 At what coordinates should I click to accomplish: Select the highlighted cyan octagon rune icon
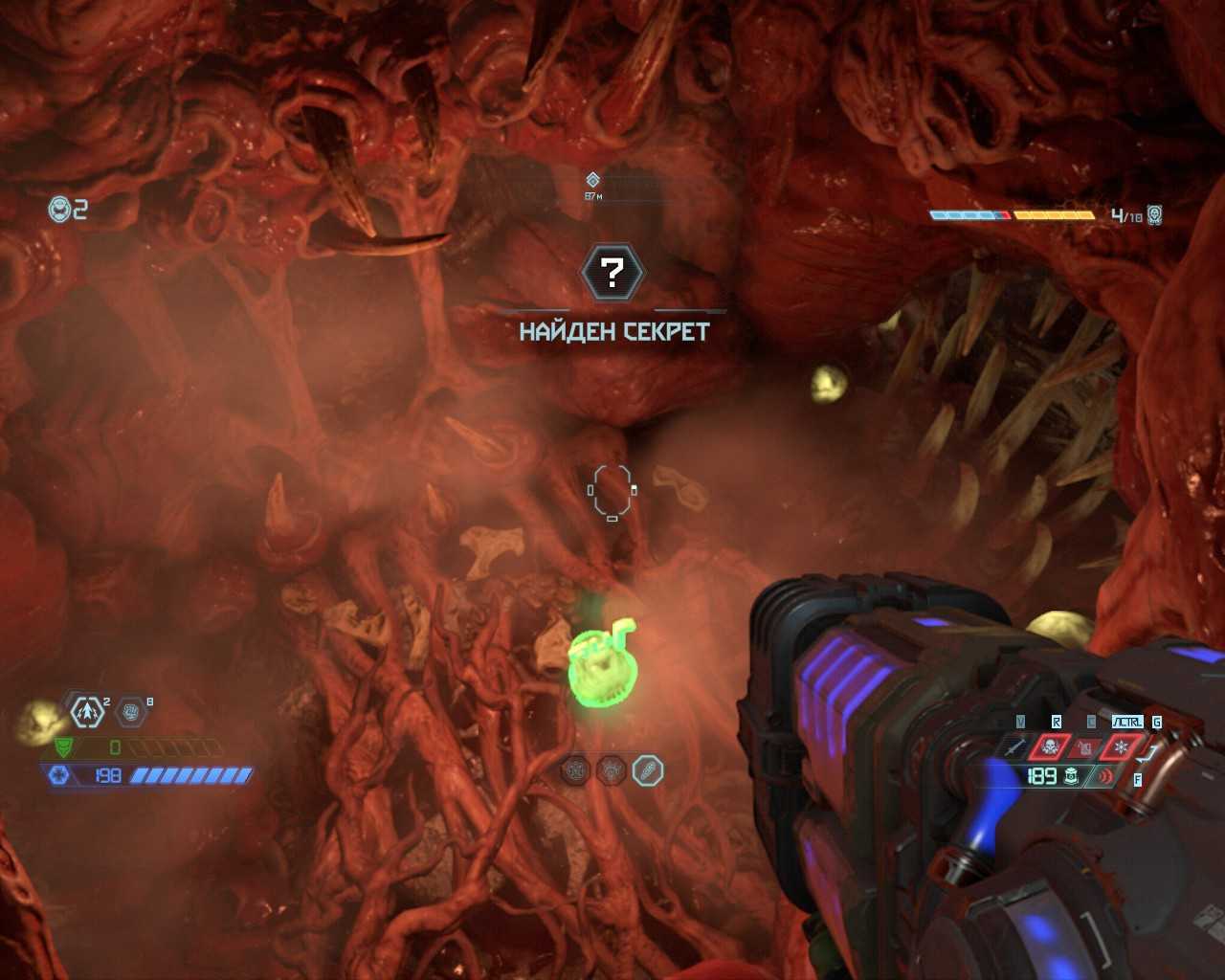[648, 770]
